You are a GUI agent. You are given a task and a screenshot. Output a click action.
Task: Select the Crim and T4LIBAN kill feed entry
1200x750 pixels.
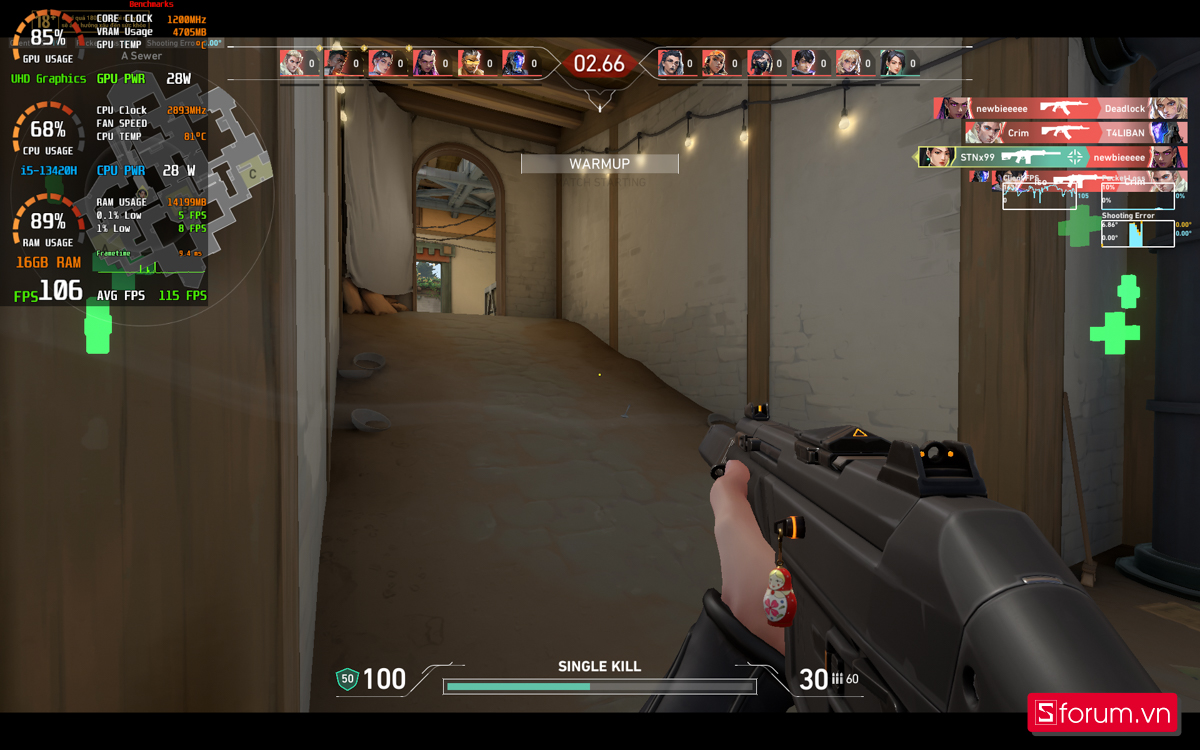point(1075,132)
